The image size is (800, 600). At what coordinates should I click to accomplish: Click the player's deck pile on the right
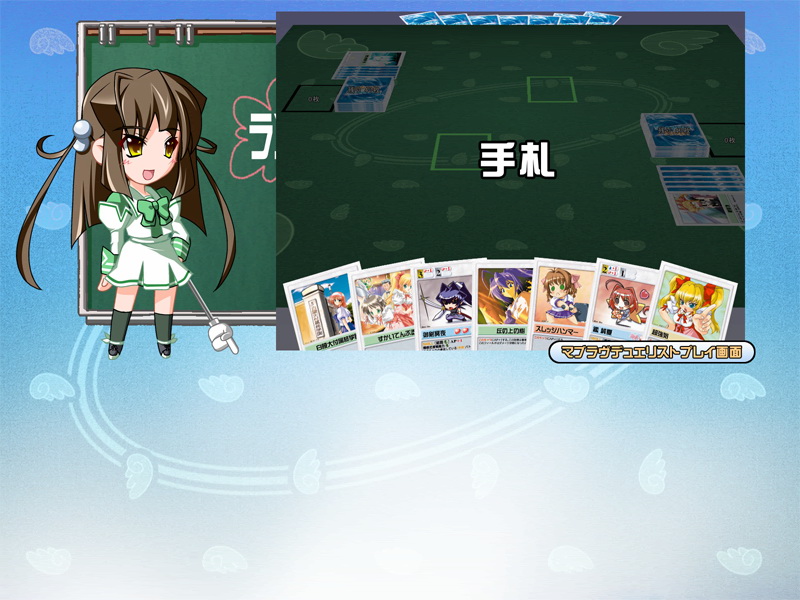point(674,136)
